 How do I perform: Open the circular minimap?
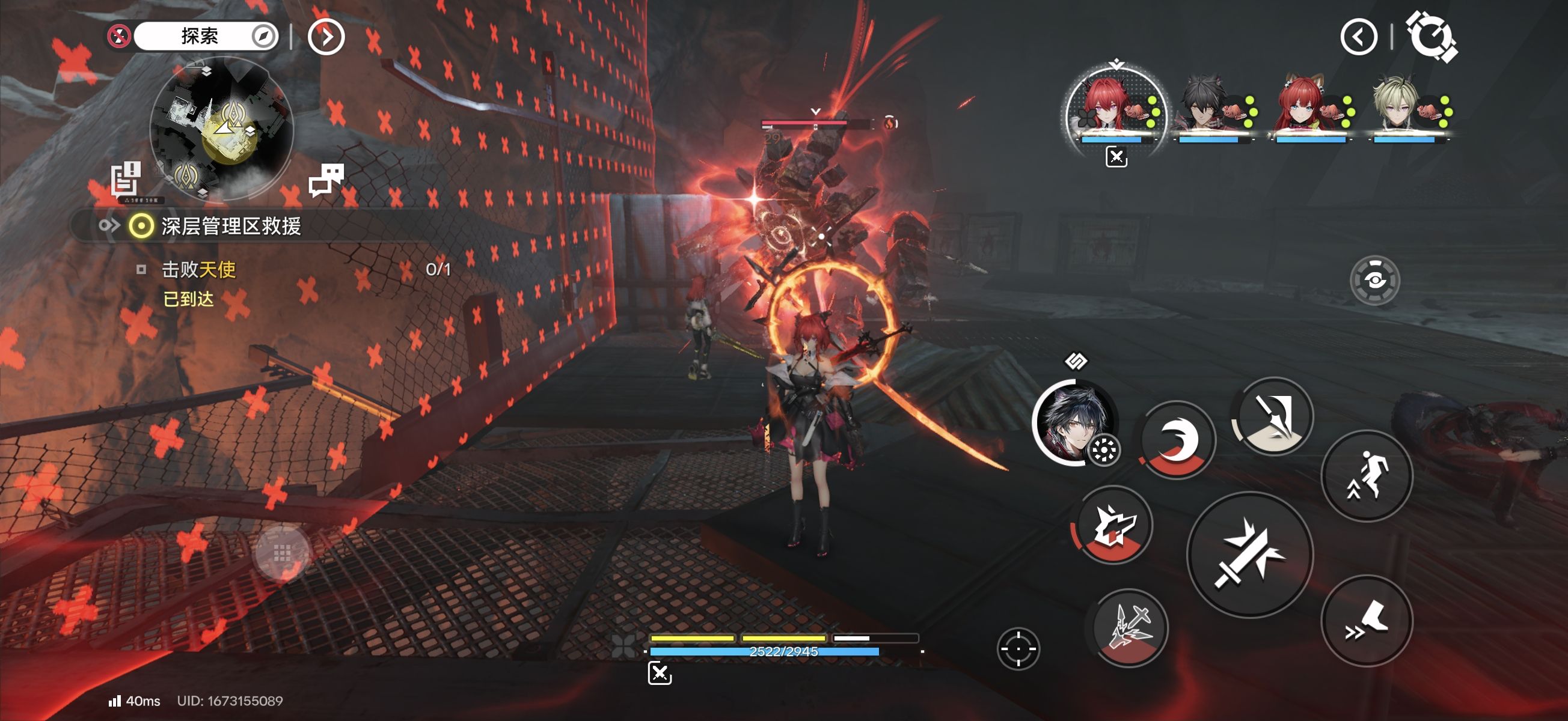coord(222,129)
